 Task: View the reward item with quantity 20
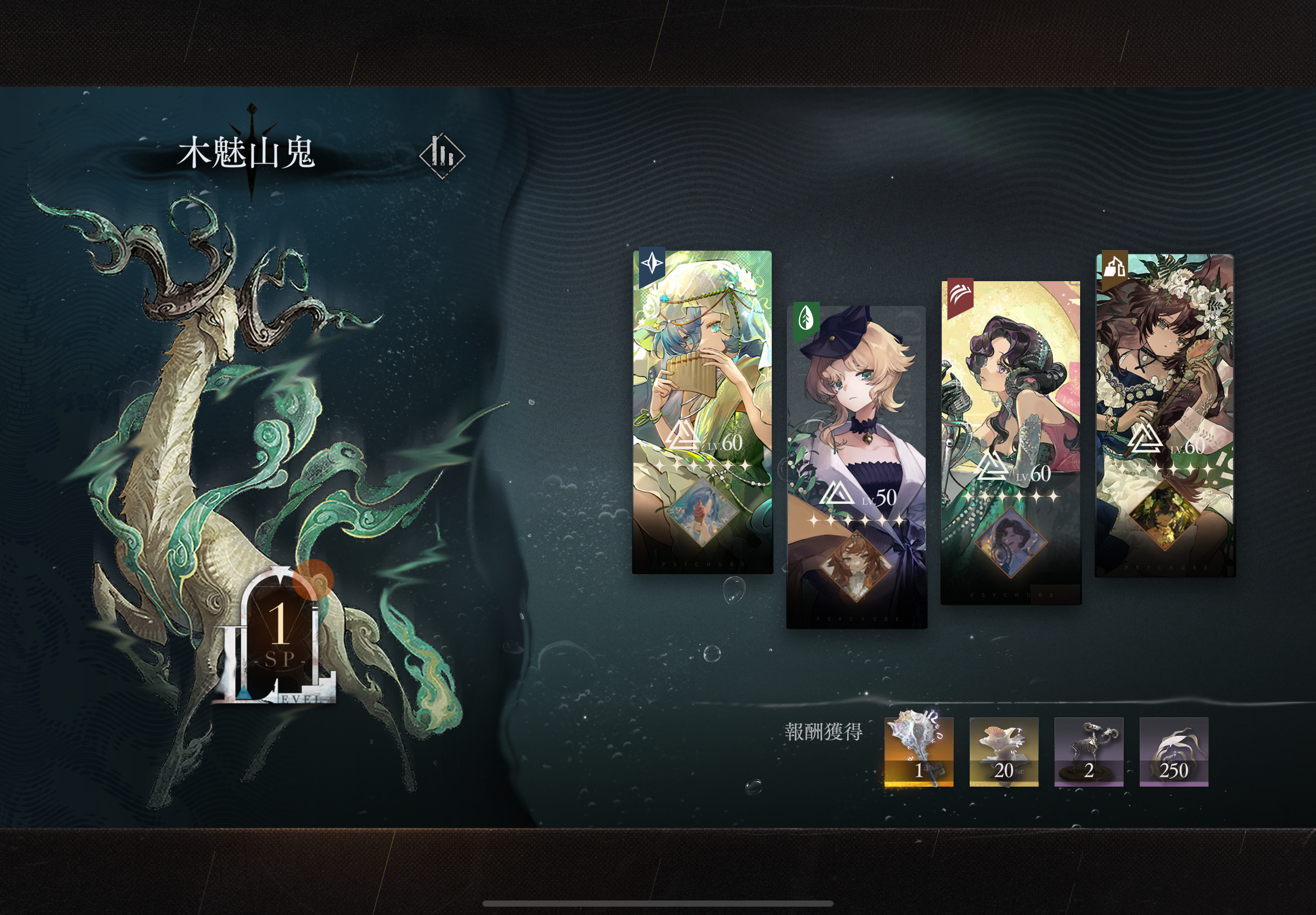click(1003, 751)
